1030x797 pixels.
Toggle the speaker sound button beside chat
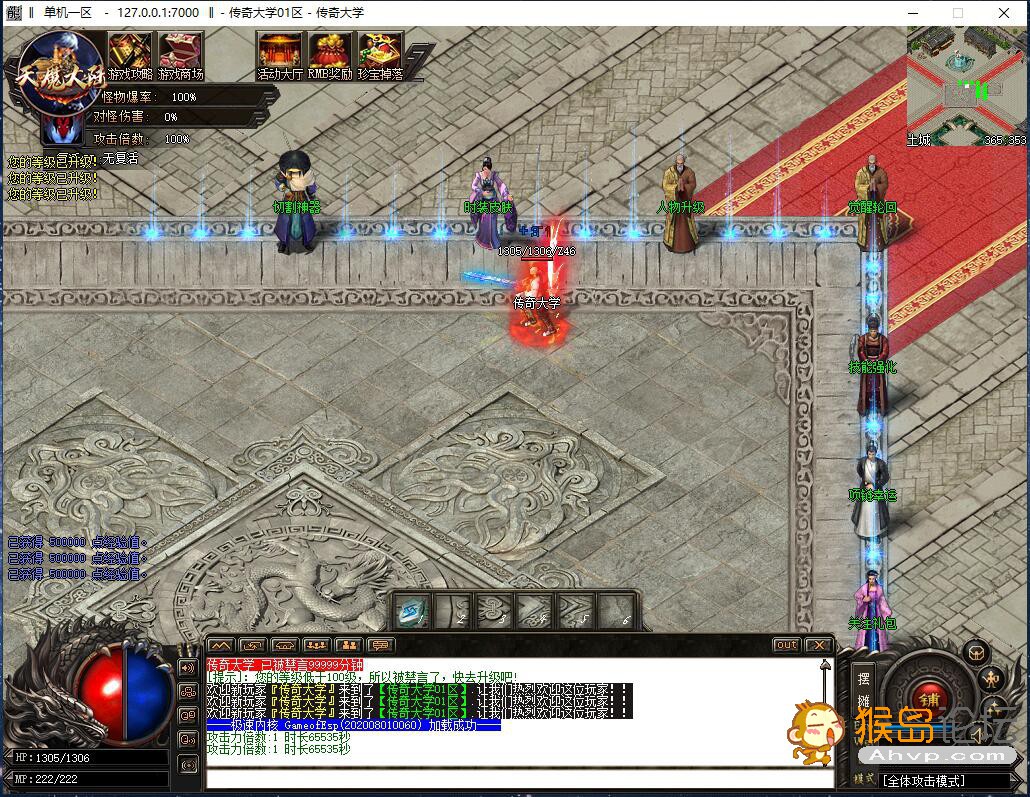(x=187, y=667)
